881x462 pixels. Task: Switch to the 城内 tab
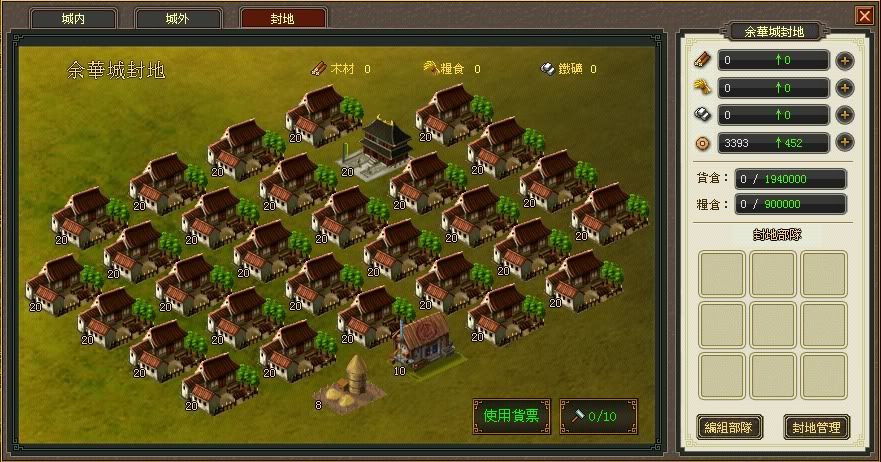(73, 19)
